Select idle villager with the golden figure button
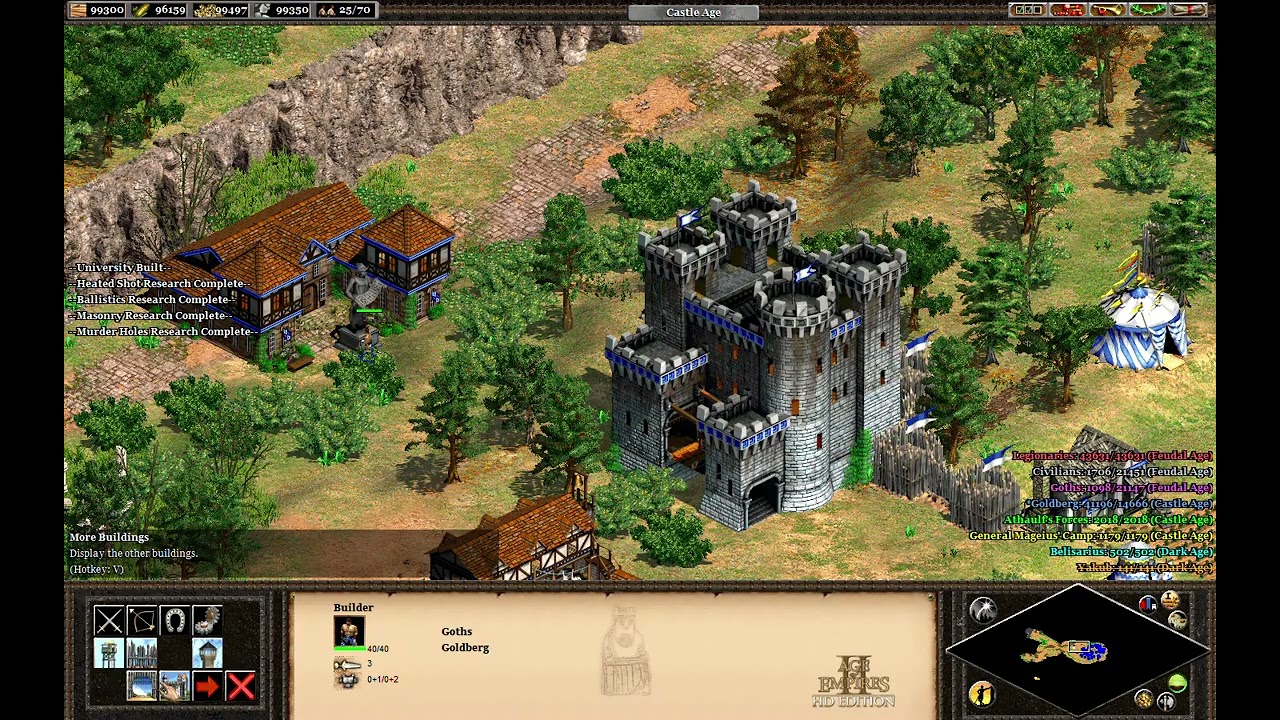 982,693
